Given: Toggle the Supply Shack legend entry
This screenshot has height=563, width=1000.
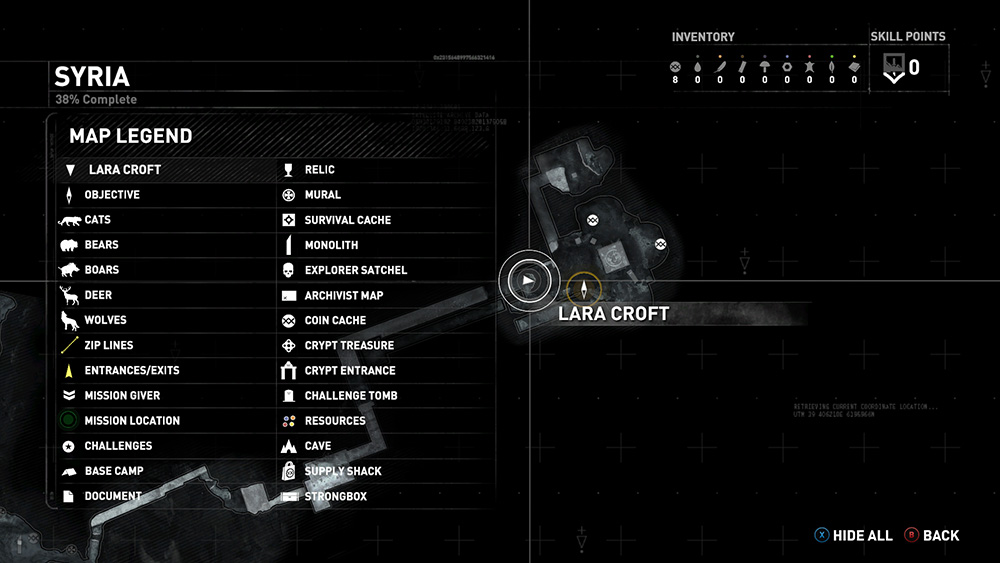Looking at the screenshot, I should pyautogui.click(x=342, y=471).
